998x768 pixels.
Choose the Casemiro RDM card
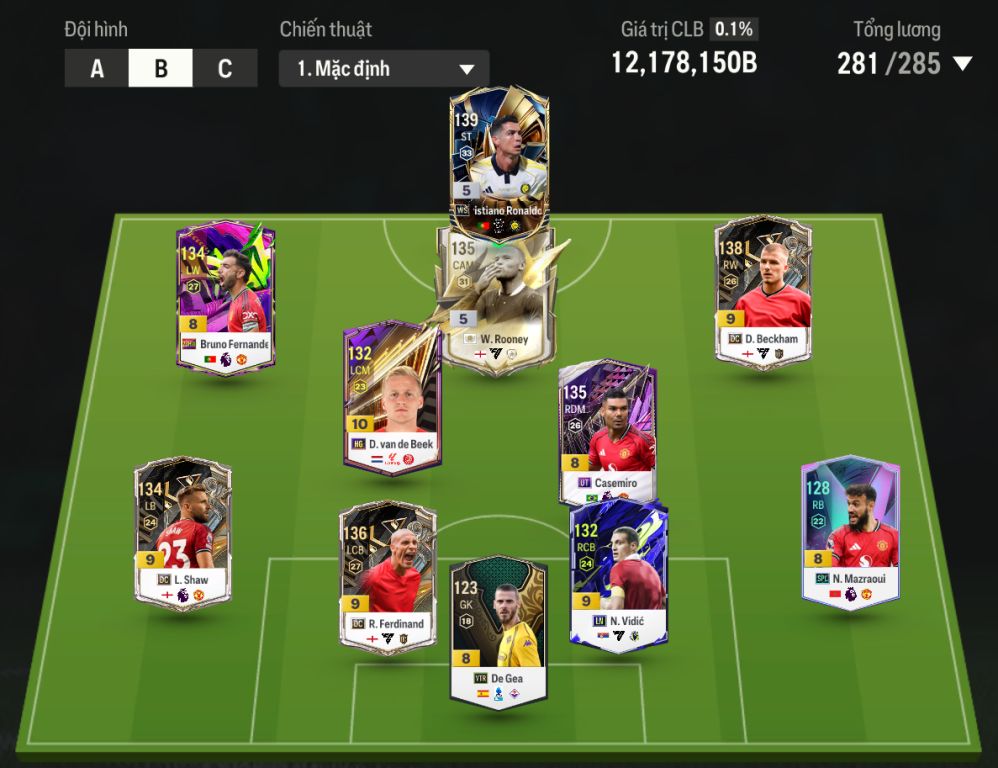[x=608, y=432]
